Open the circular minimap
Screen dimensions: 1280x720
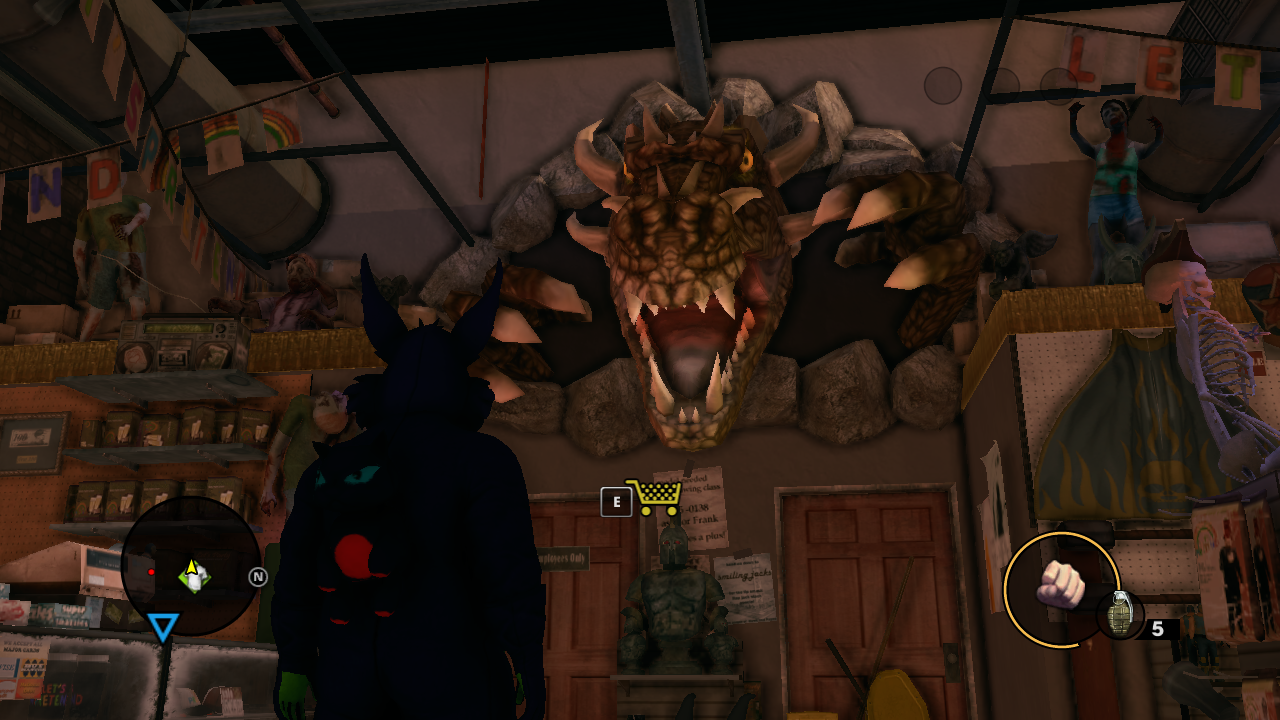coord(191,567)
